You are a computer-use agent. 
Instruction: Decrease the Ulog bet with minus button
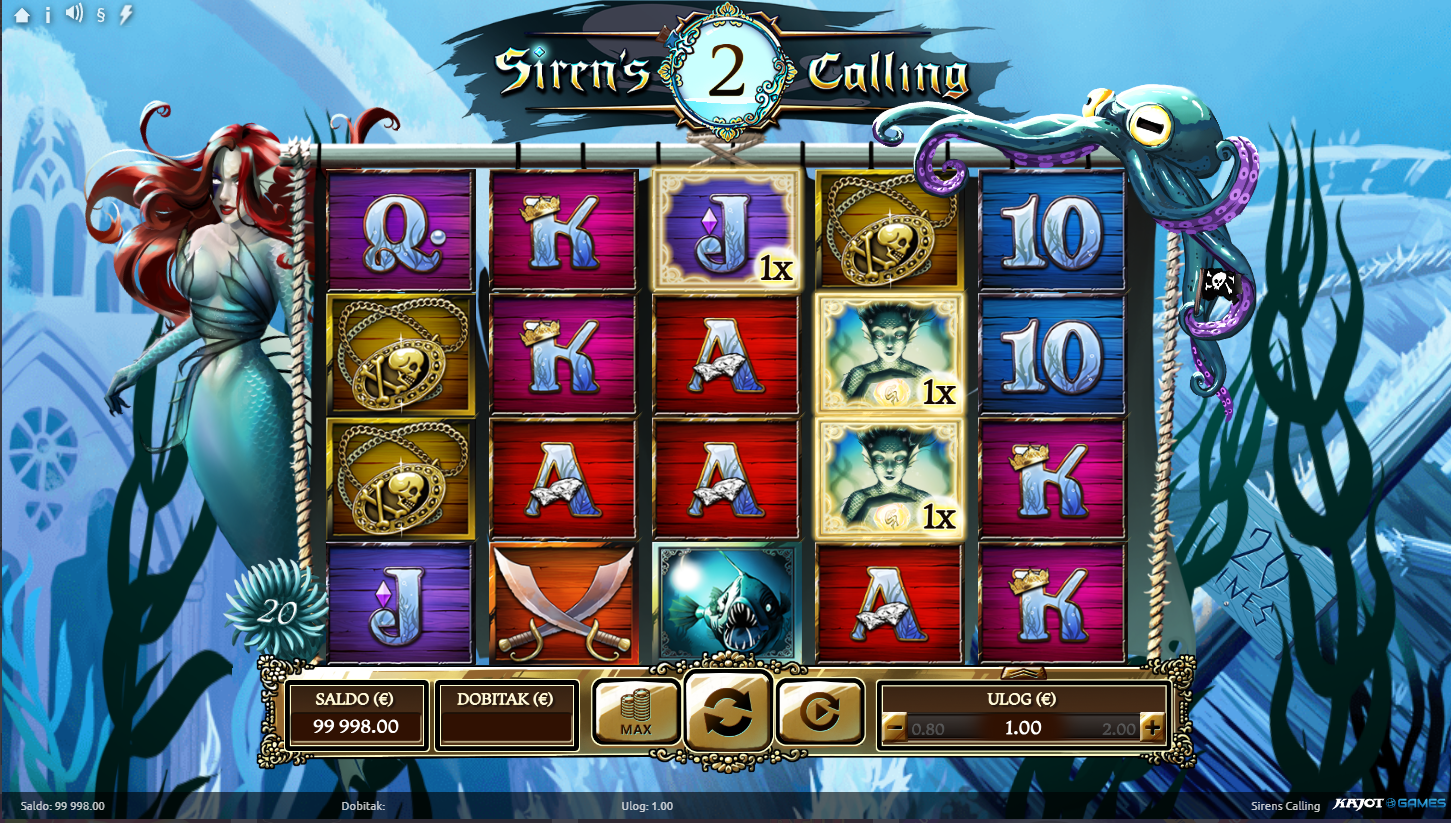click(895, 728)
